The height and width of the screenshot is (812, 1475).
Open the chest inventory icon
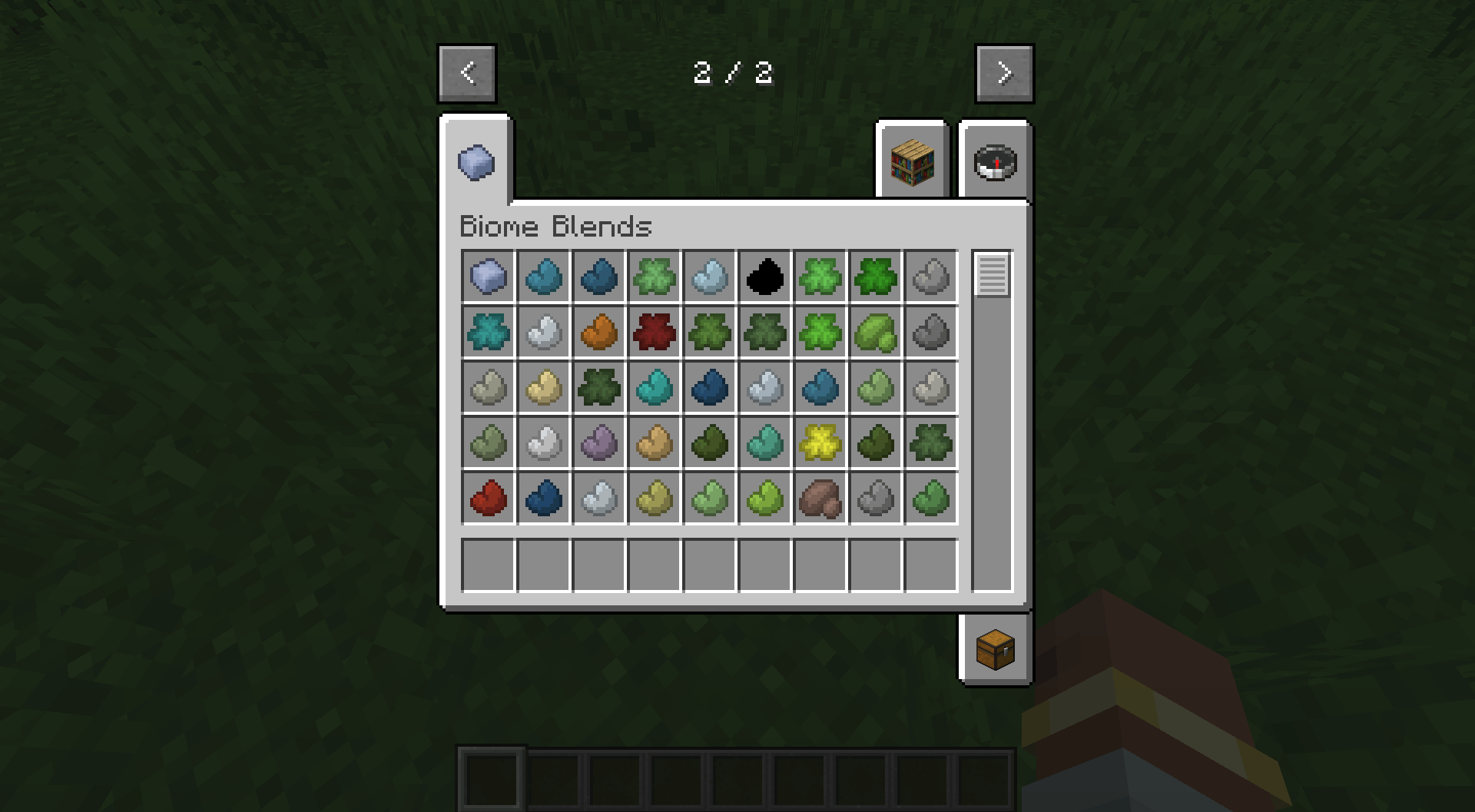(995, 649)
